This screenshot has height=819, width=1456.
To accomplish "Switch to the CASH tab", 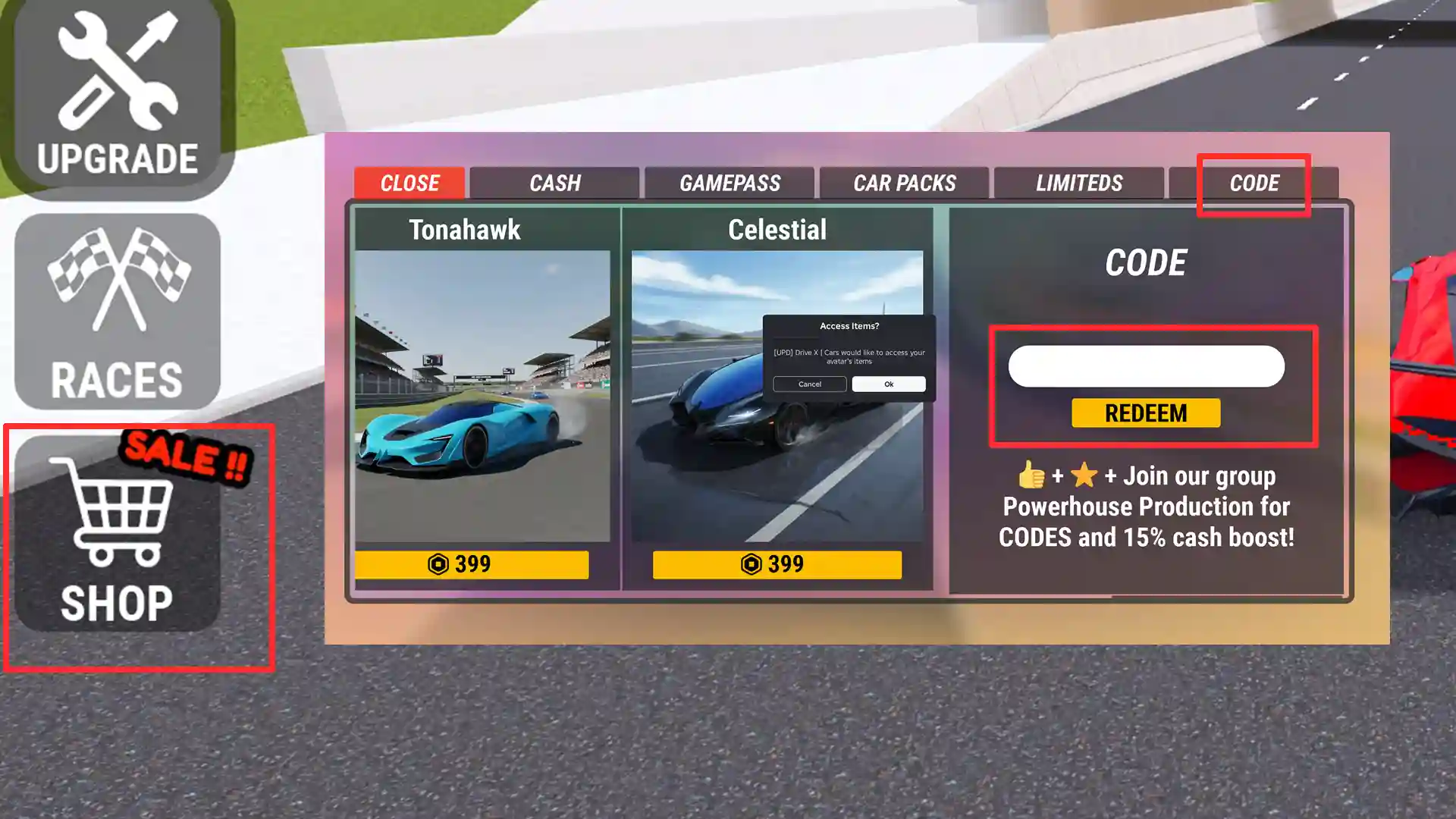I will (555, 183).
